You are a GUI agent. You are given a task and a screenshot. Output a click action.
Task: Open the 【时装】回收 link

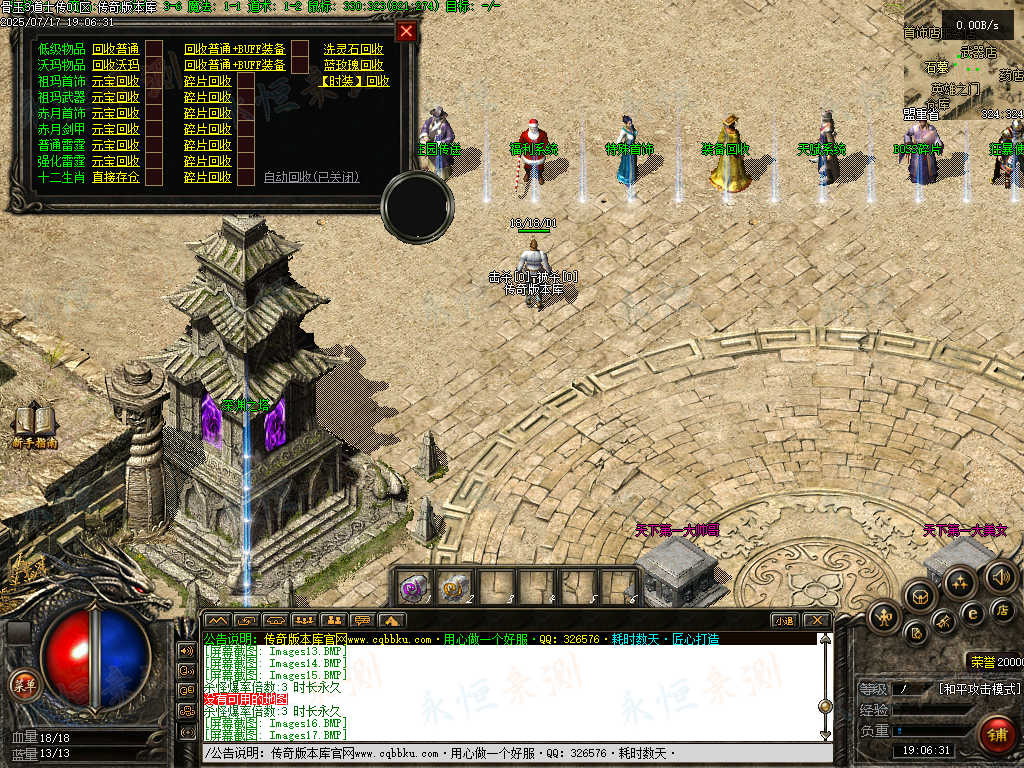point(355,81)
